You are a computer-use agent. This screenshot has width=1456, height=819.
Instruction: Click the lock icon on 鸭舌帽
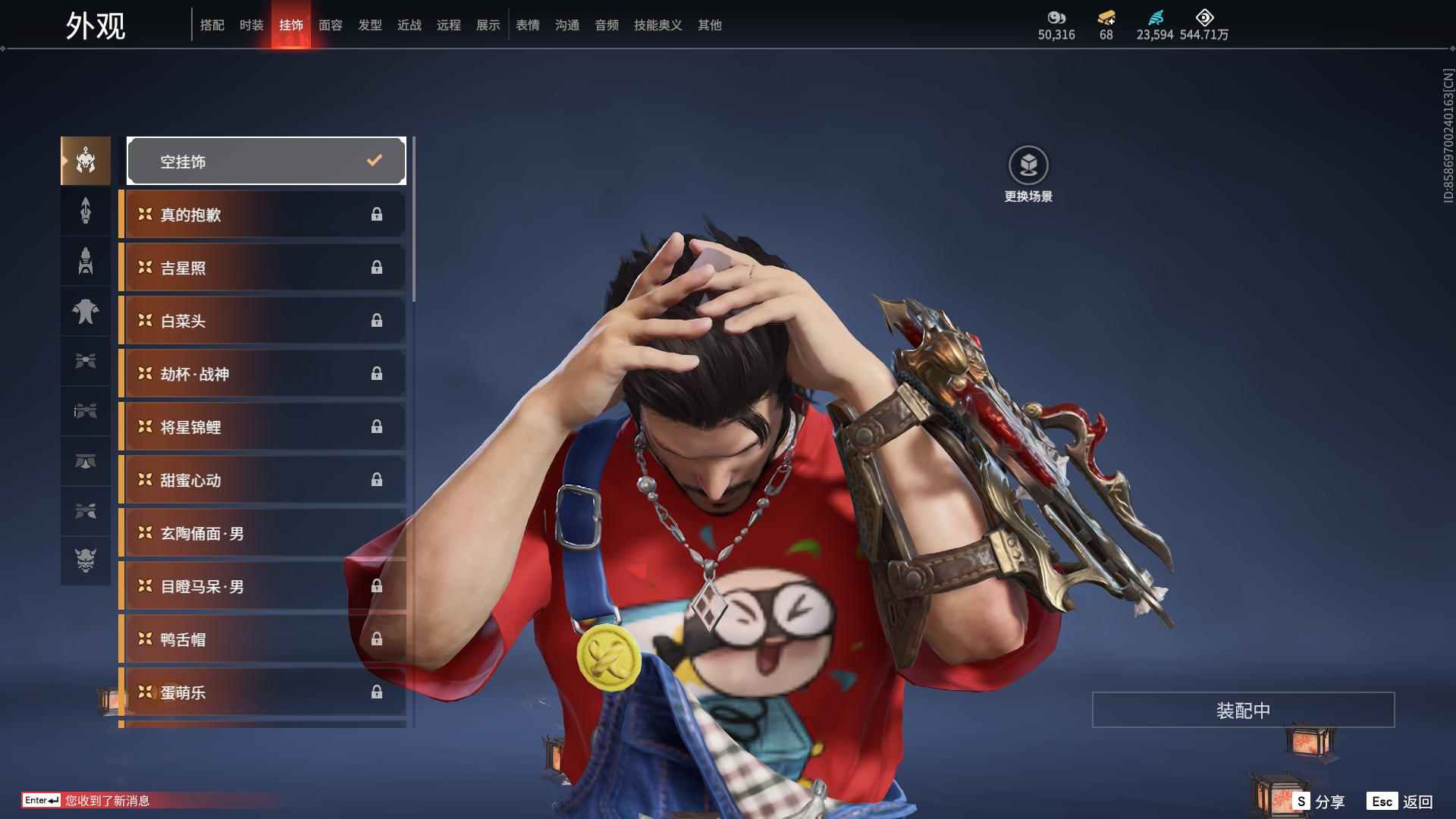[x=377, y=639]
